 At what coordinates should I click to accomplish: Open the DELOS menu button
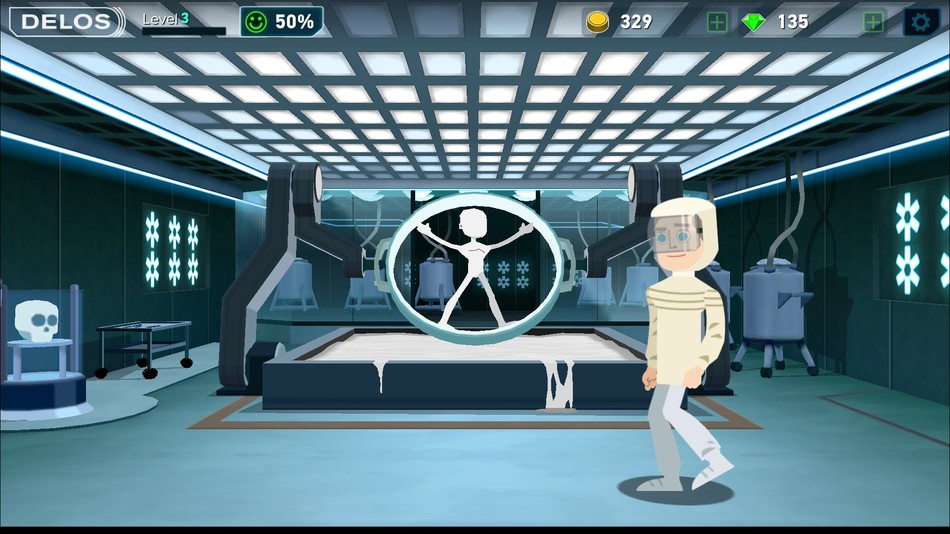point(66,21)
